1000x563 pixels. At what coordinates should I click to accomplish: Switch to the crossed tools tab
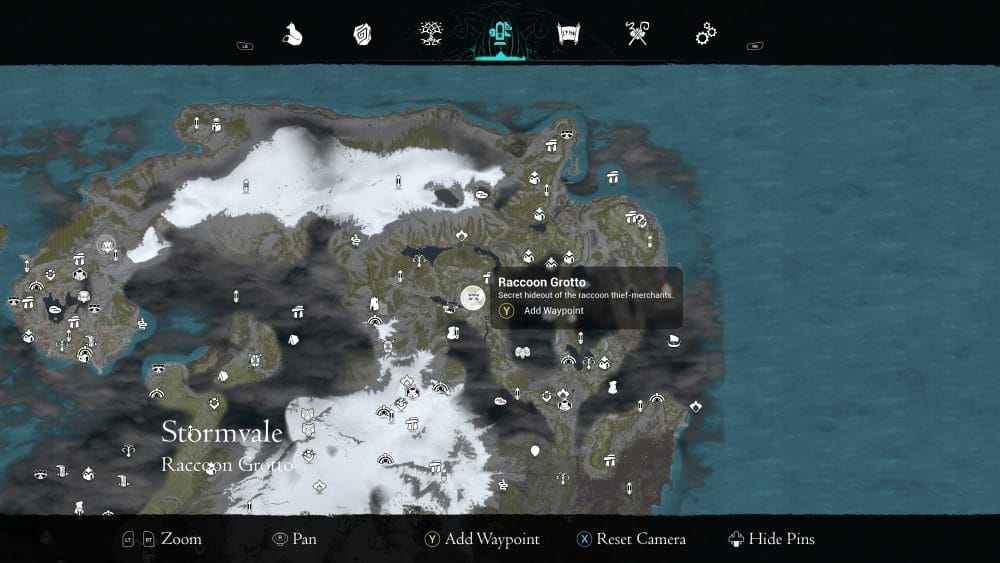click(x=637, y=35)
